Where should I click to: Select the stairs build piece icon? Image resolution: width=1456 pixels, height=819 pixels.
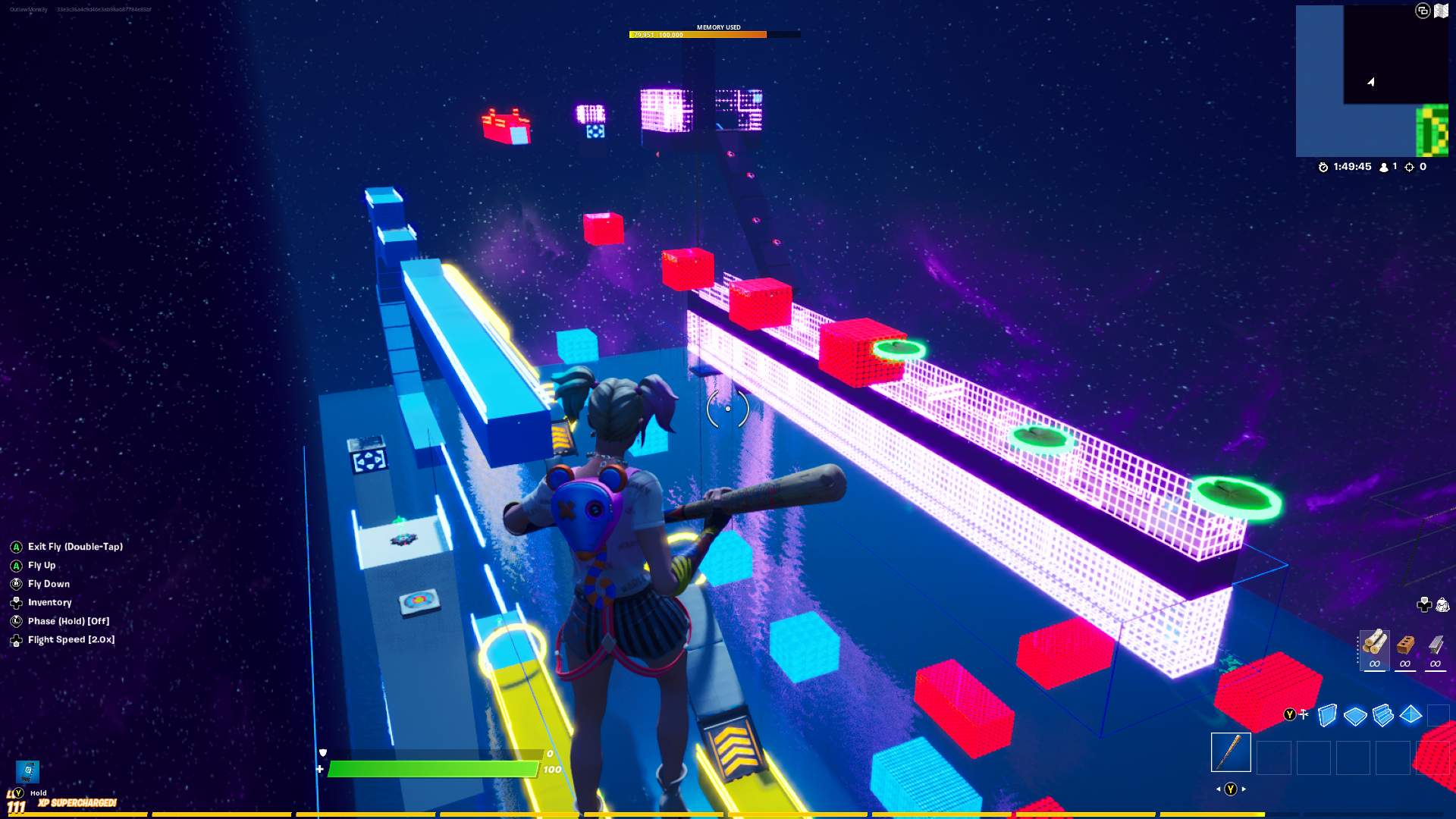(x=1383, y=714)
